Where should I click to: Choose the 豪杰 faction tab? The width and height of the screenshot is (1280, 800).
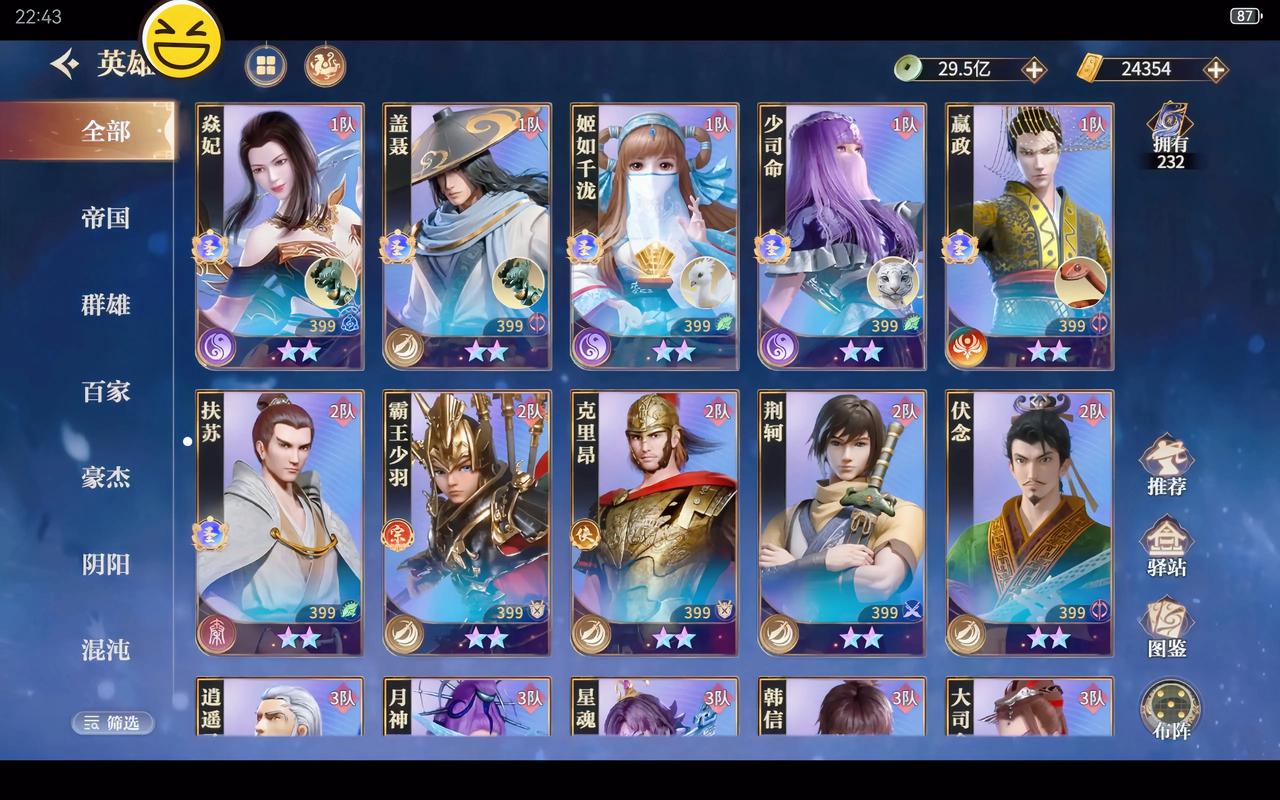pyautogui.click(x=105, y=478)
